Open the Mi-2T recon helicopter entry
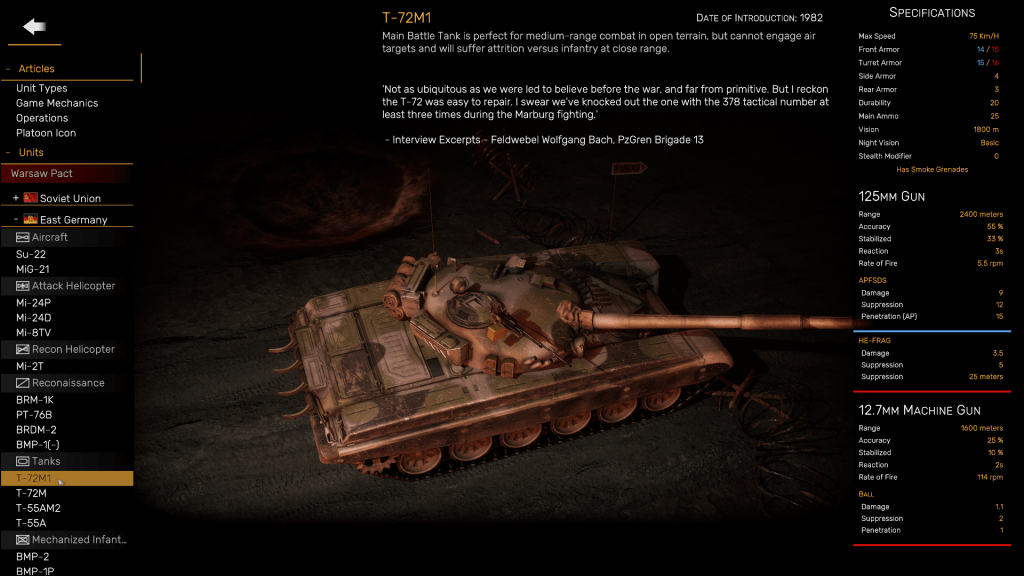 pos(31,366)
